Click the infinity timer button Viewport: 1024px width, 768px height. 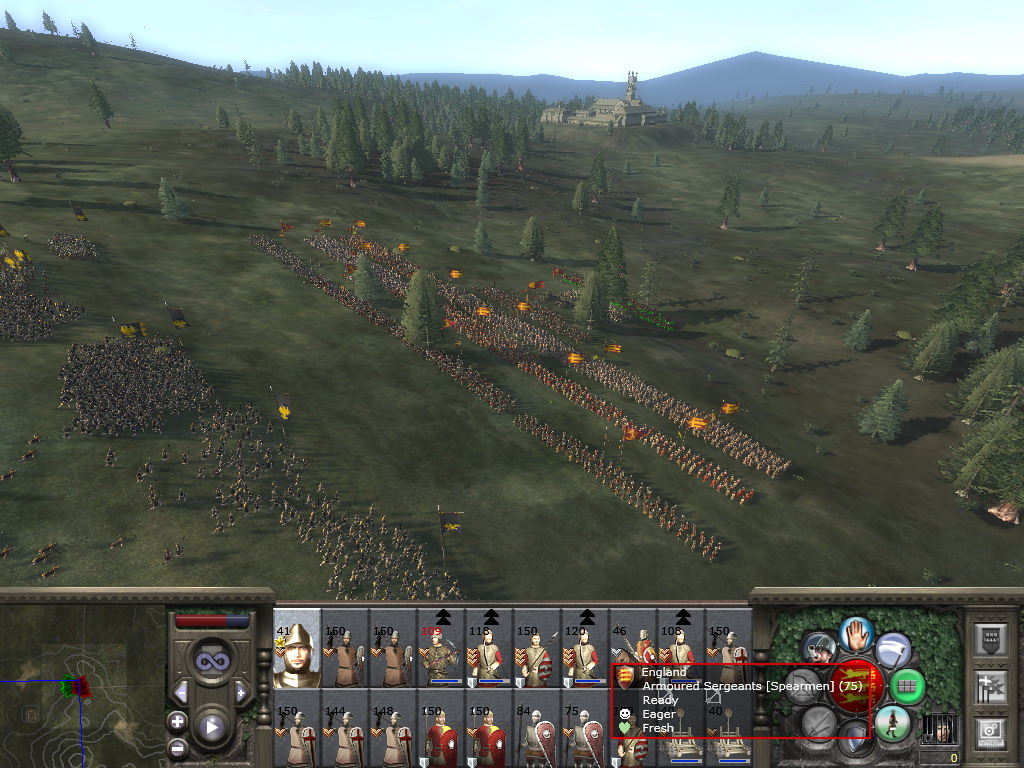click(211, 660)
